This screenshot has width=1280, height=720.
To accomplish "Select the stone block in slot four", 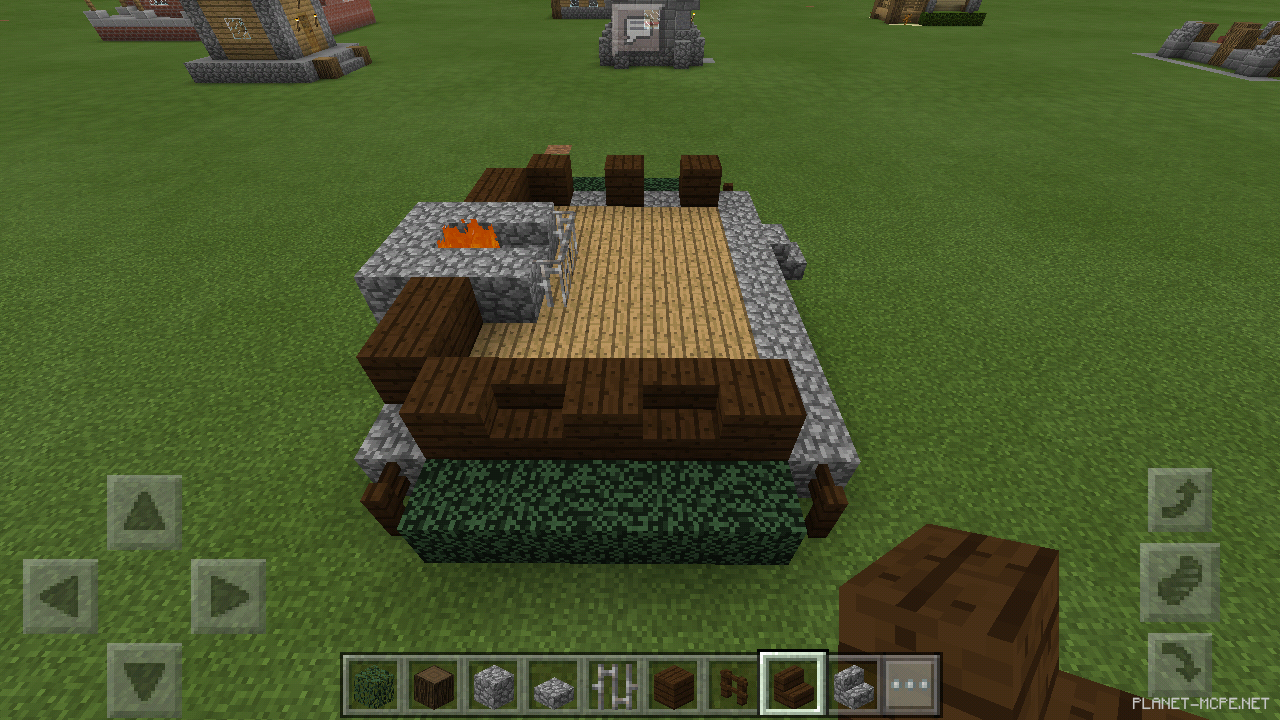I will pyautogui.click(x=553, y=682).
